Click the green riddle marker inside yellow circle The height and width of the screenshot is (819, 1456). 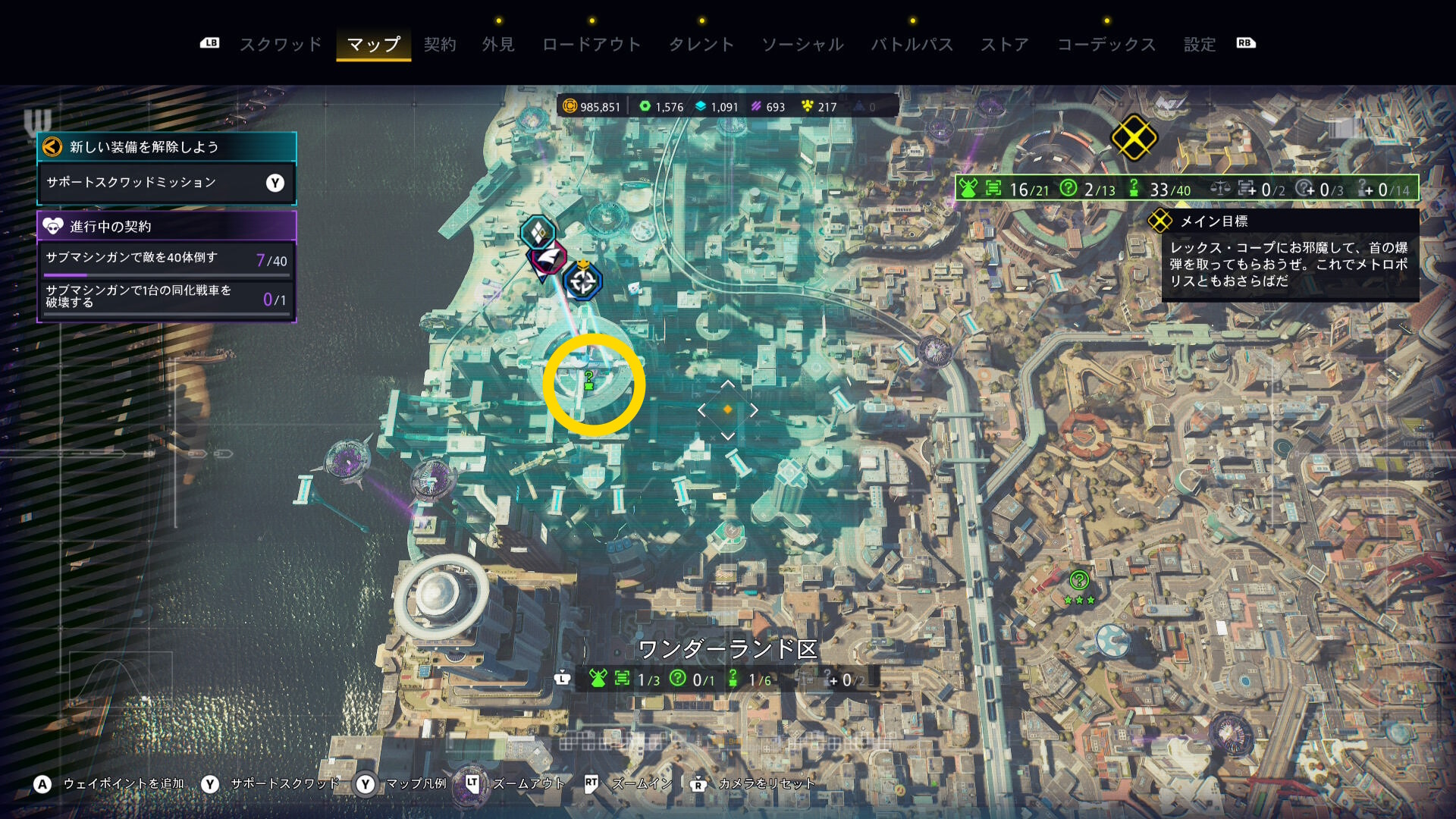(589, 380)
